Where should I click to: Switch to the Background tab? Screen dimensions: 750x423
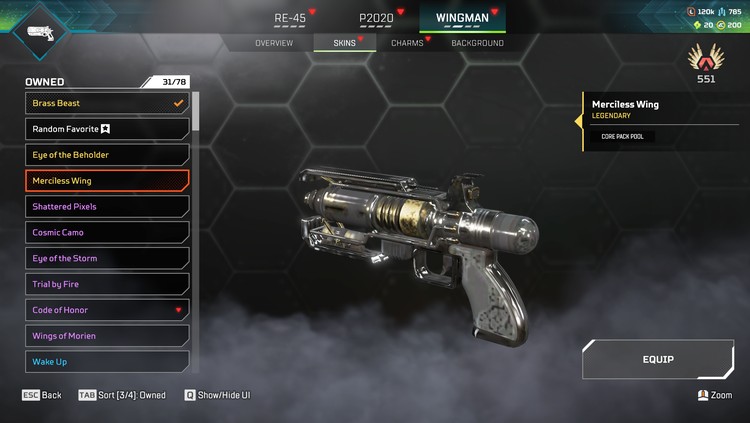(x=477, y=43)
